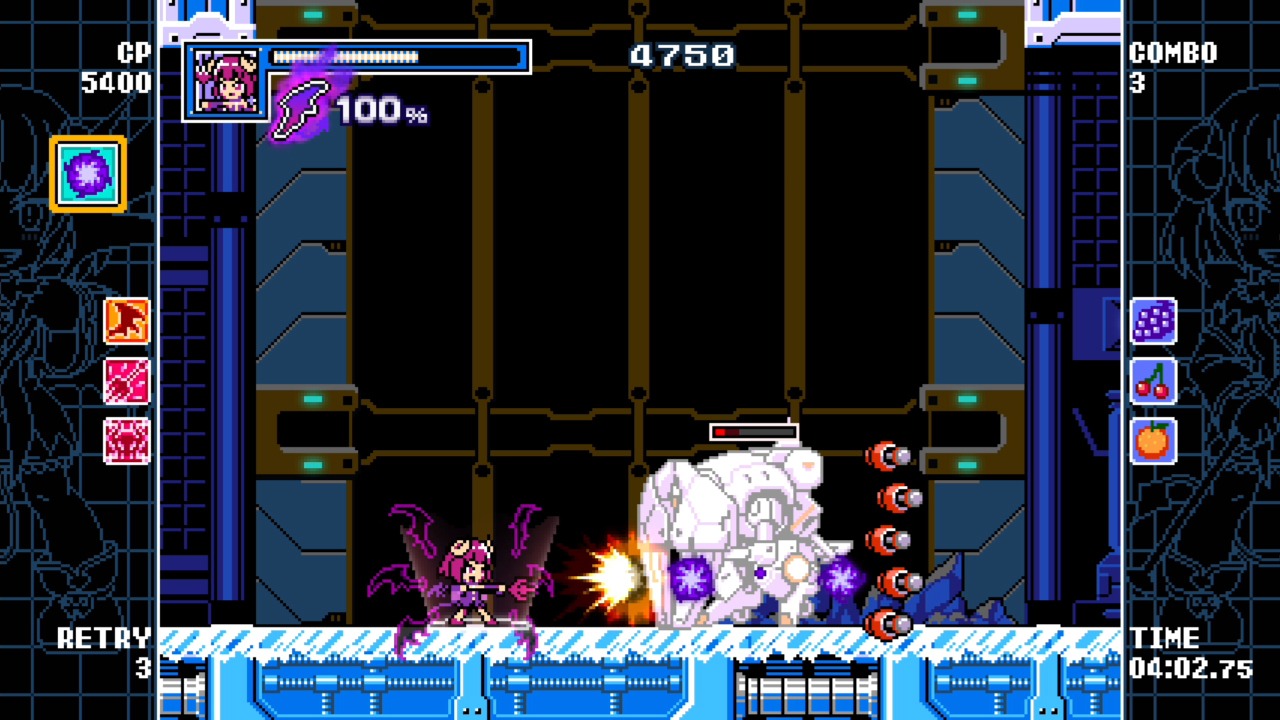Click the winged heroine character sprite
The image size is (1280, 720).
click(470, 570)
